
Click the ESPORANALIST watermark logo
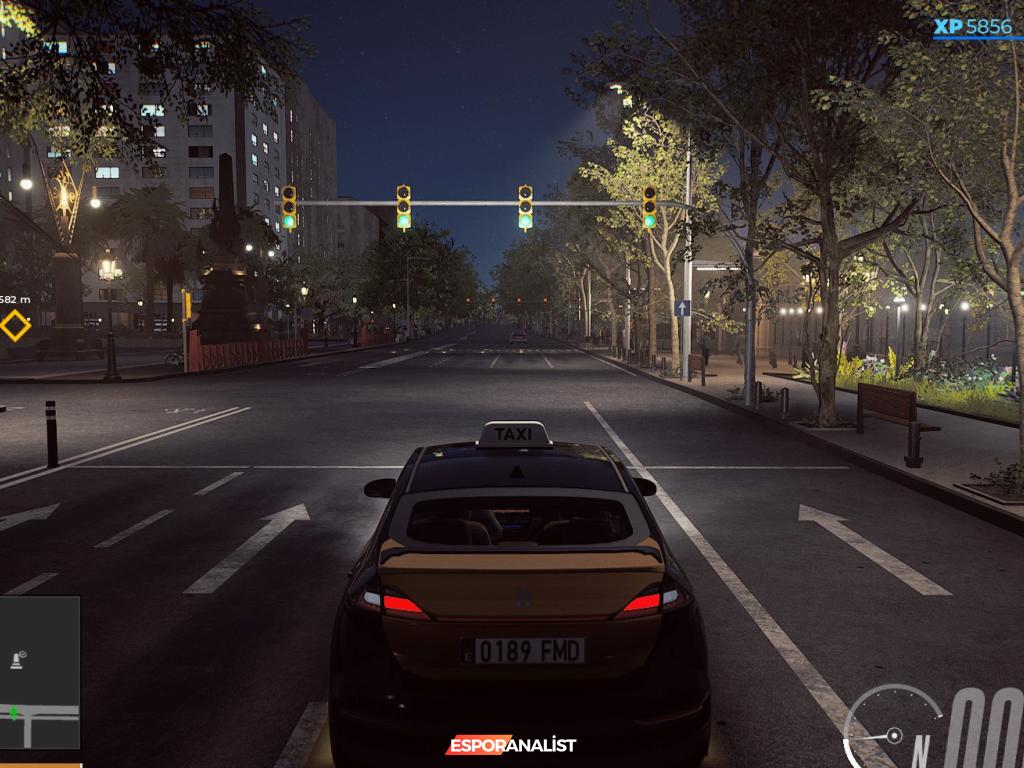pos(511,745)
